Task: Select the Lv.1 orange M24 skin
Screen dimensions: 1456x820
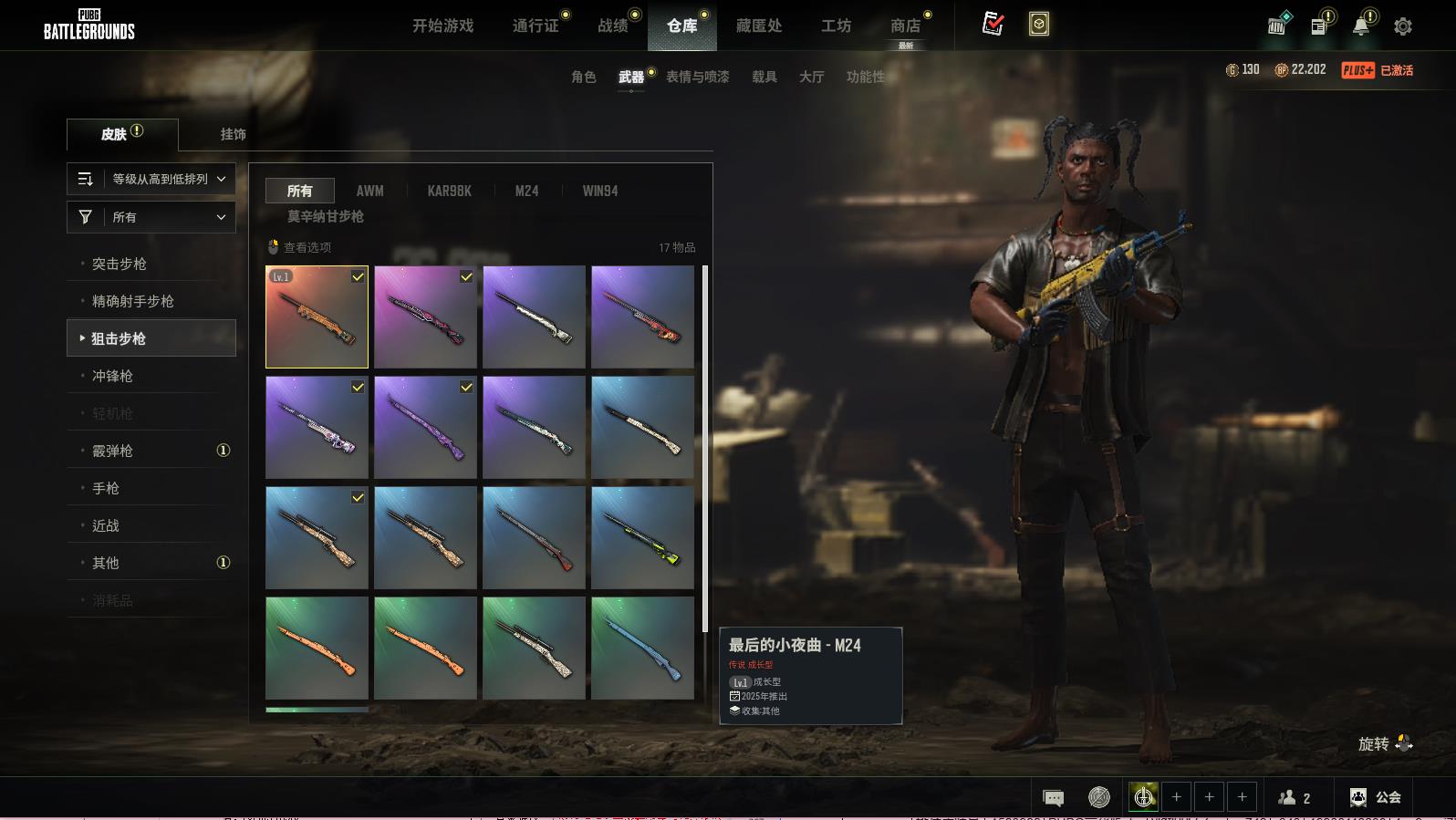Action: point(317,317)
